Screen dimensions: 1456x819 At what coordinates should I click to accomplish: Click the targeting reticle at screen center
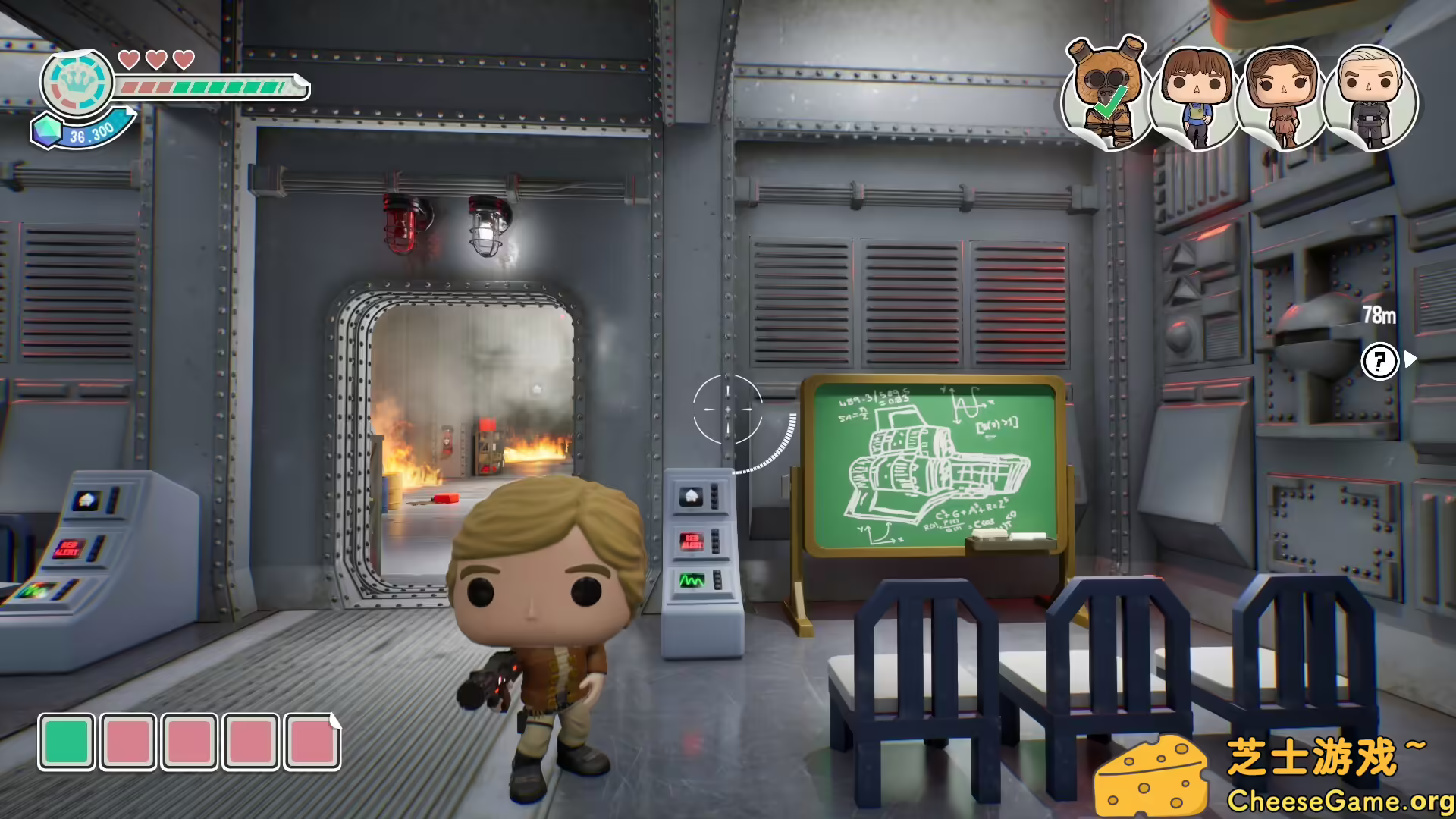click(728, 411)
